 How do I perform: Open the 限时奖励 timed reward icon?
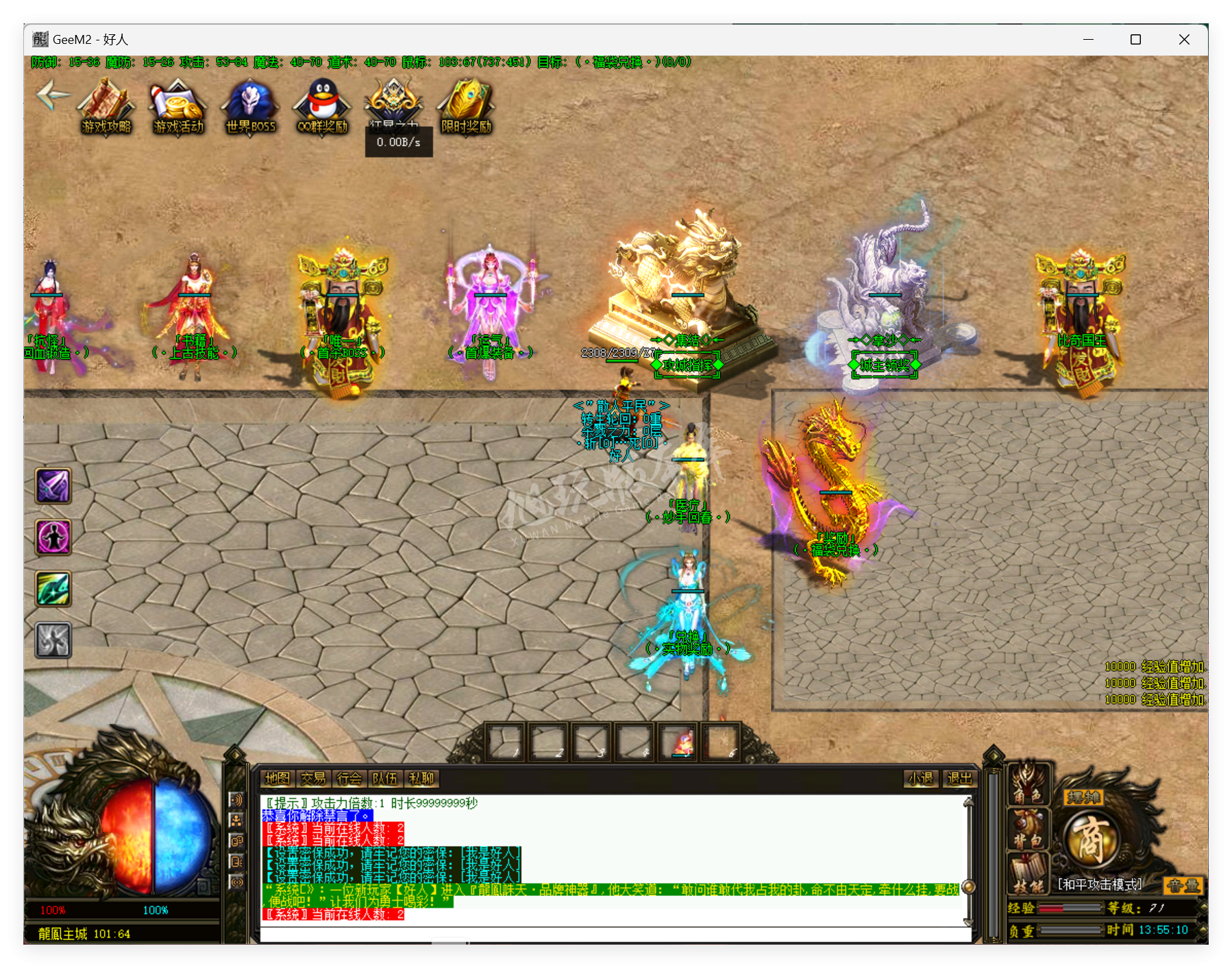point(466,105)
